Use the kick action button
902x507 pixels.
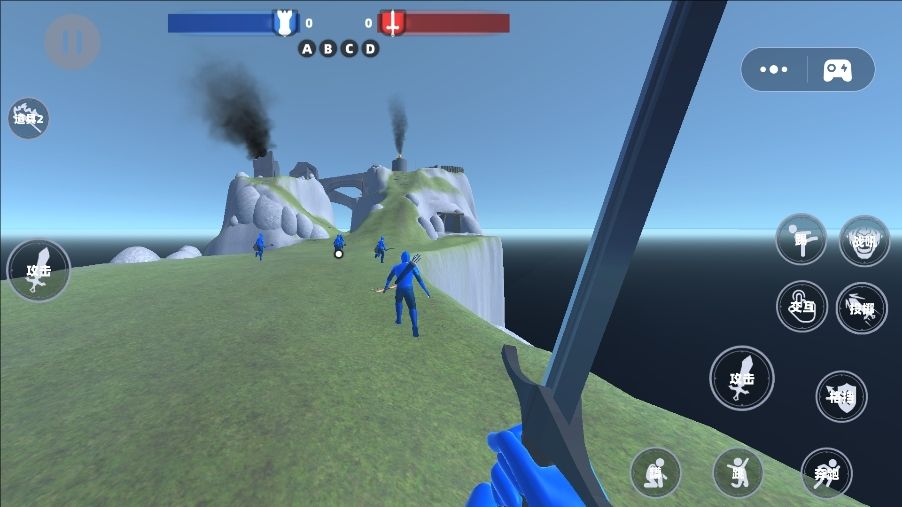(x=801, y=239)
